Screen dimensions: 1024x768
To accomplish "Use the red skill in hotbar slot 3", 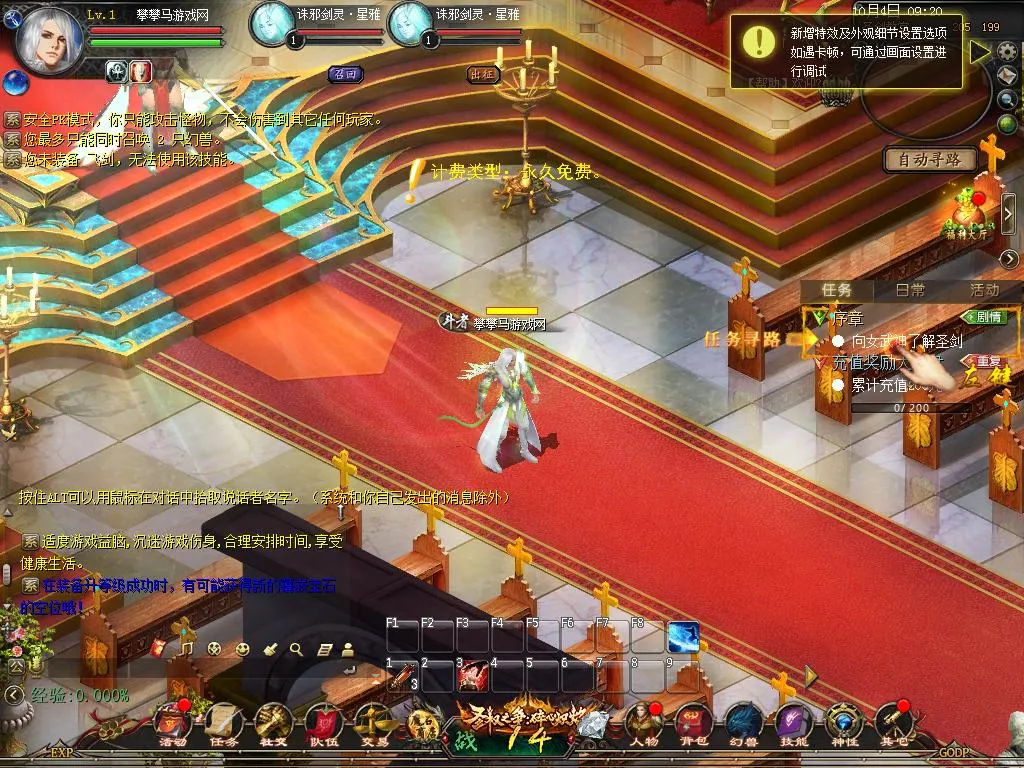I will [472, 677].
